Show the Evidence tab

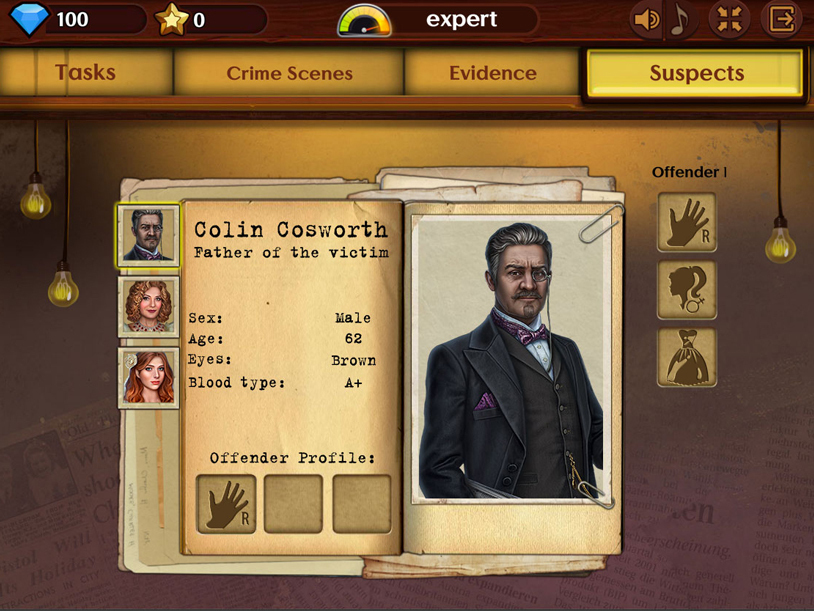[x=492, y=73]
